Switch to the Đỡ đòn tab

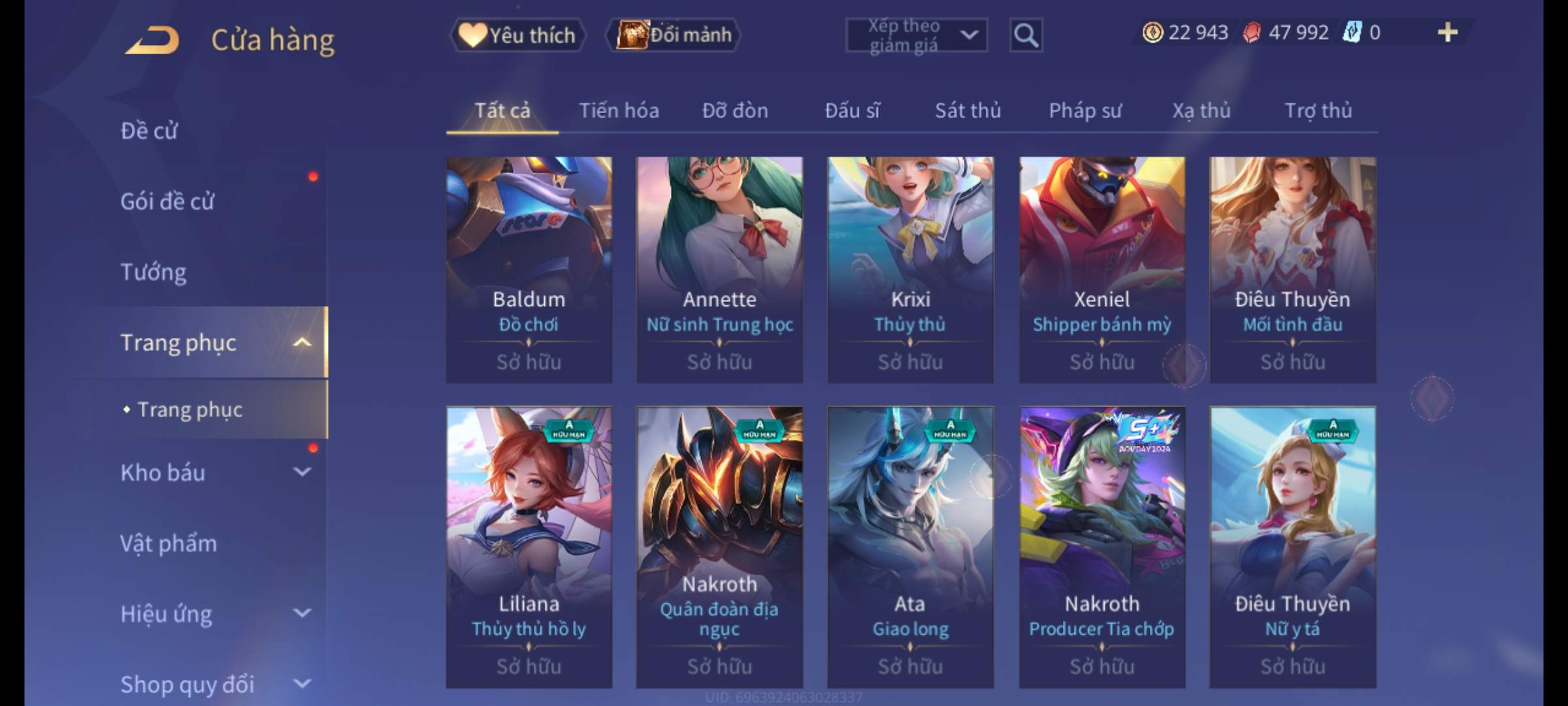[735, 110]
